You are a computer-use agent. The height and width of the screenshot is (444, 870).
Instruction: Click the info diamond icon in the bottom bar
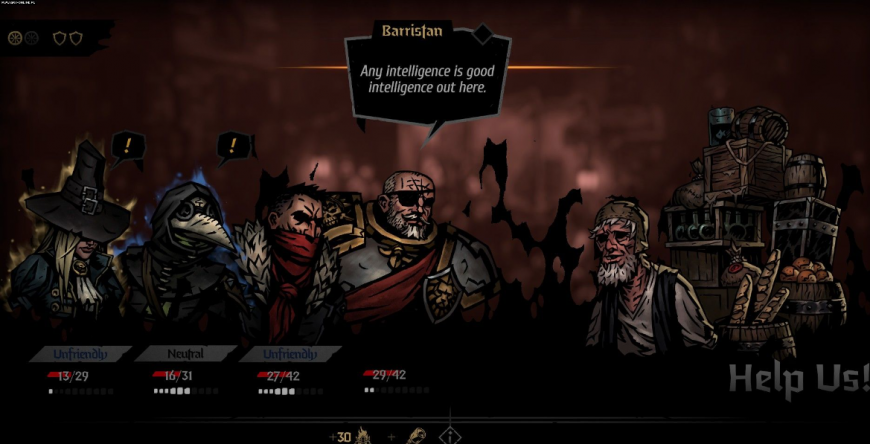450,436
